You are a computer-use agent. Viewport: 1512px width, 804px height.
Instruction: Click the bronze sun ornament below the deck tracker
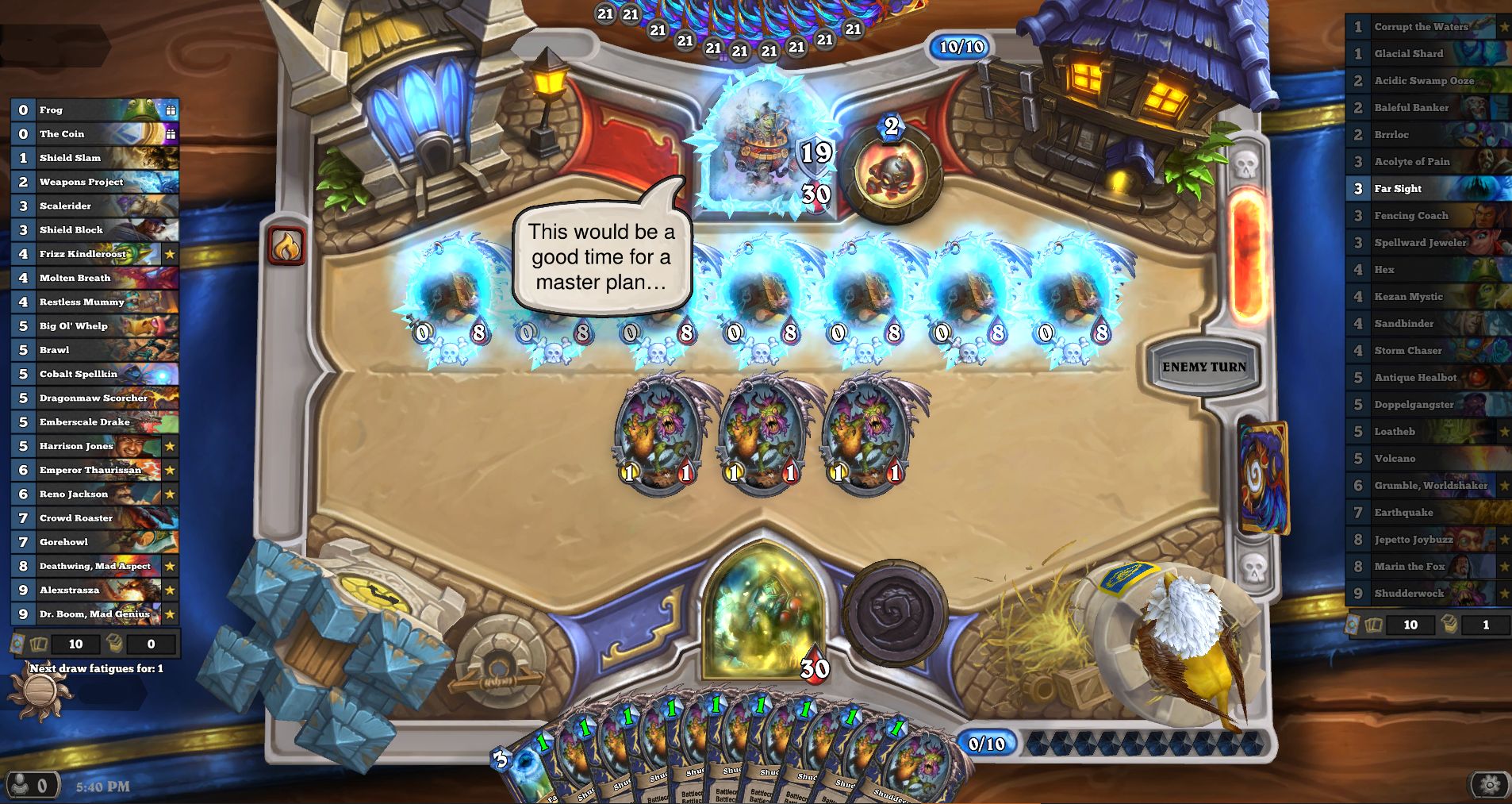tap(40, 689)
